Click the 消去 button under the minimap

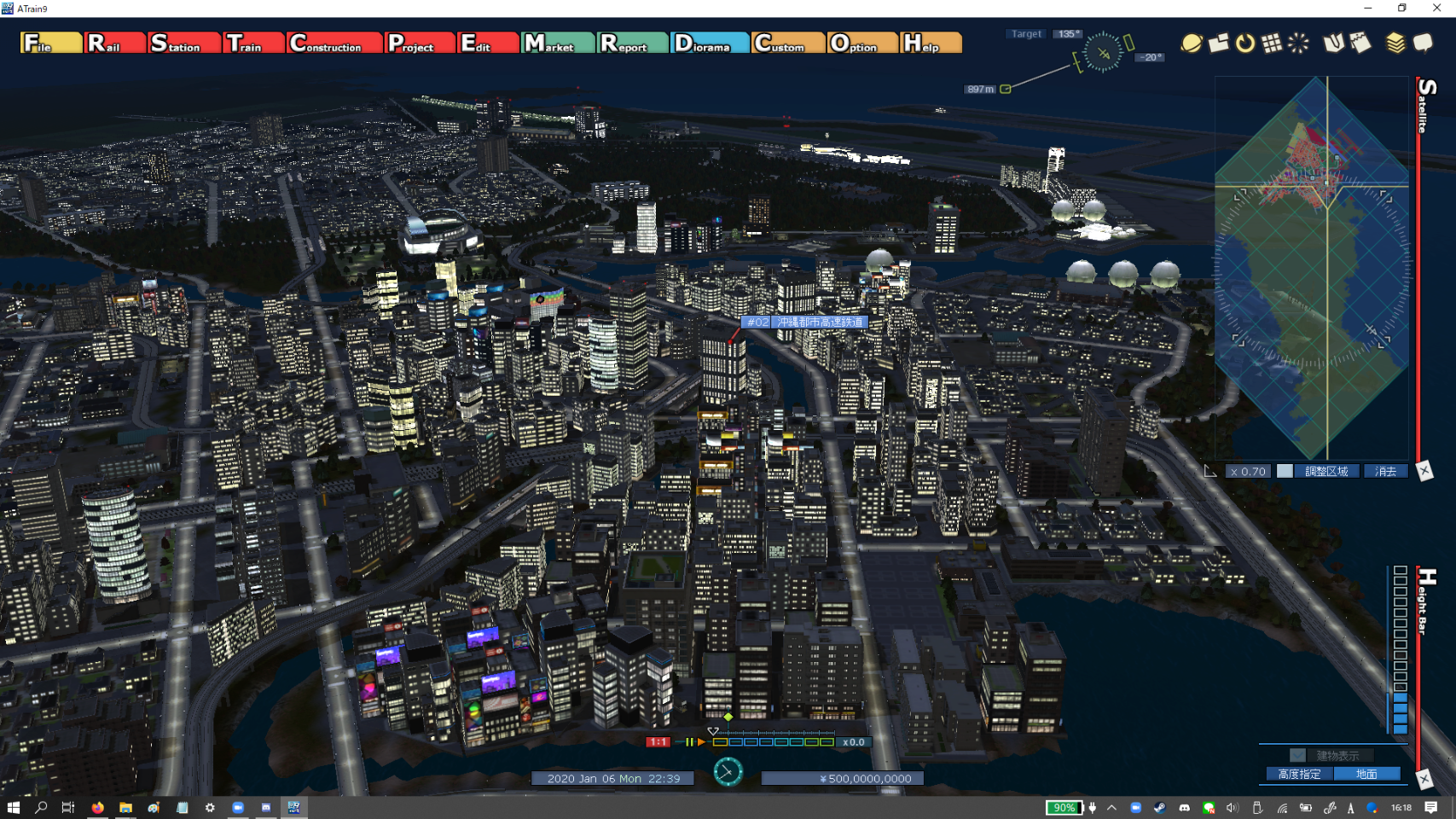point(1385,471)
